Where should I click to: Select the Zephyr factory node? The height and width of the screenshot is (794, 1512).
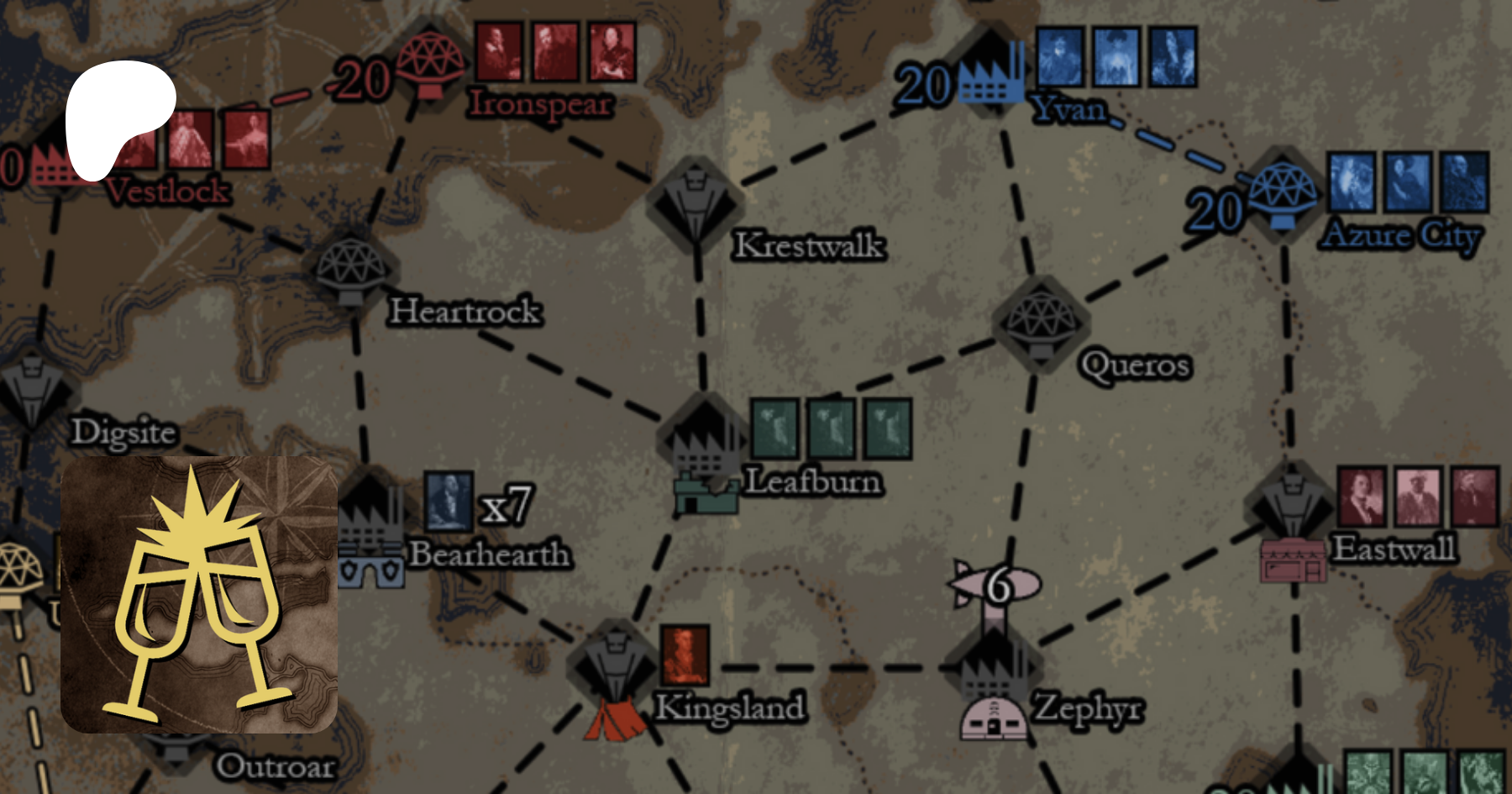click(x=993, y=668)
